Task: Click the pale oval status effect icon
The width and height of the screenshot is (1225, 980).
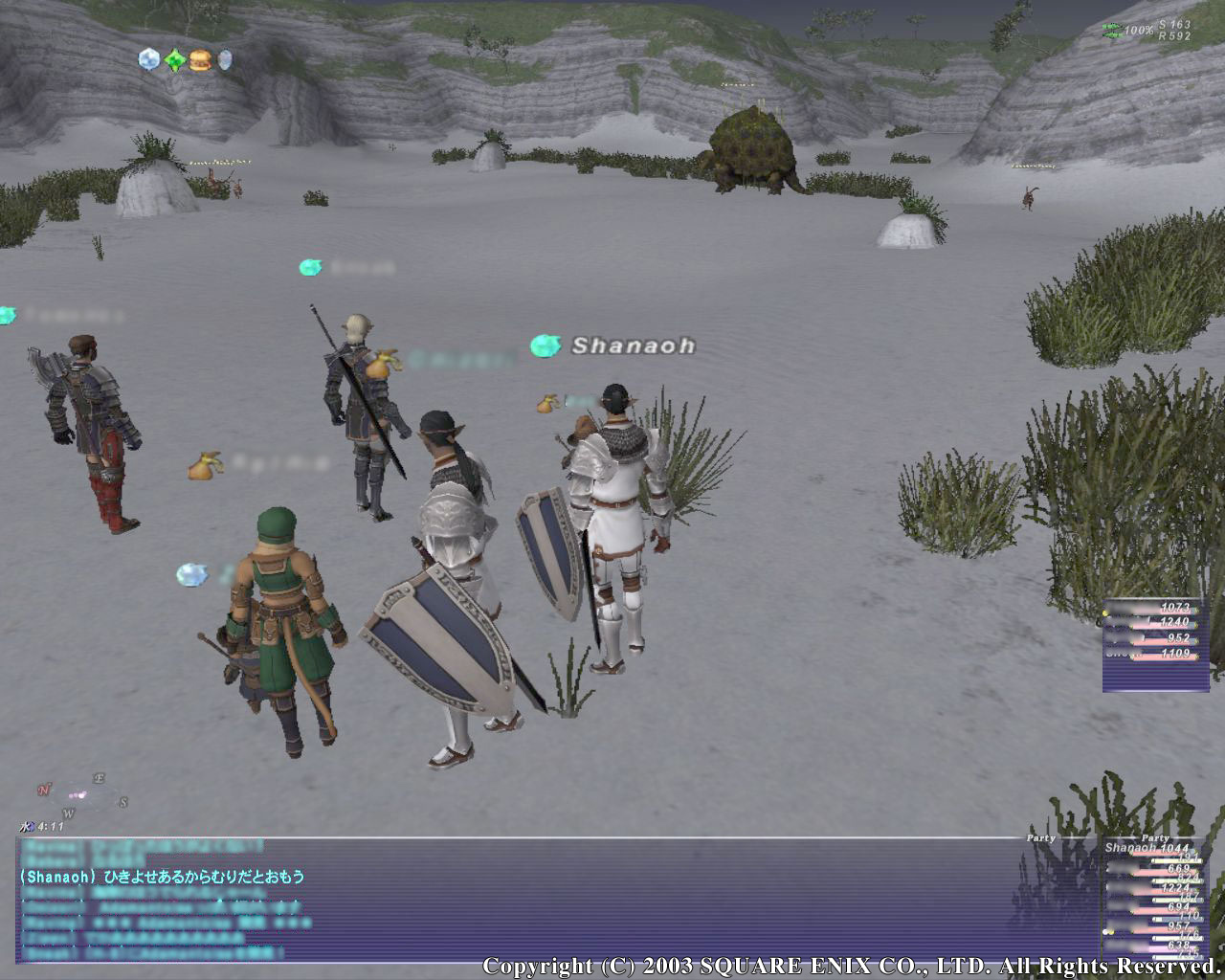Action: point(225,60)
